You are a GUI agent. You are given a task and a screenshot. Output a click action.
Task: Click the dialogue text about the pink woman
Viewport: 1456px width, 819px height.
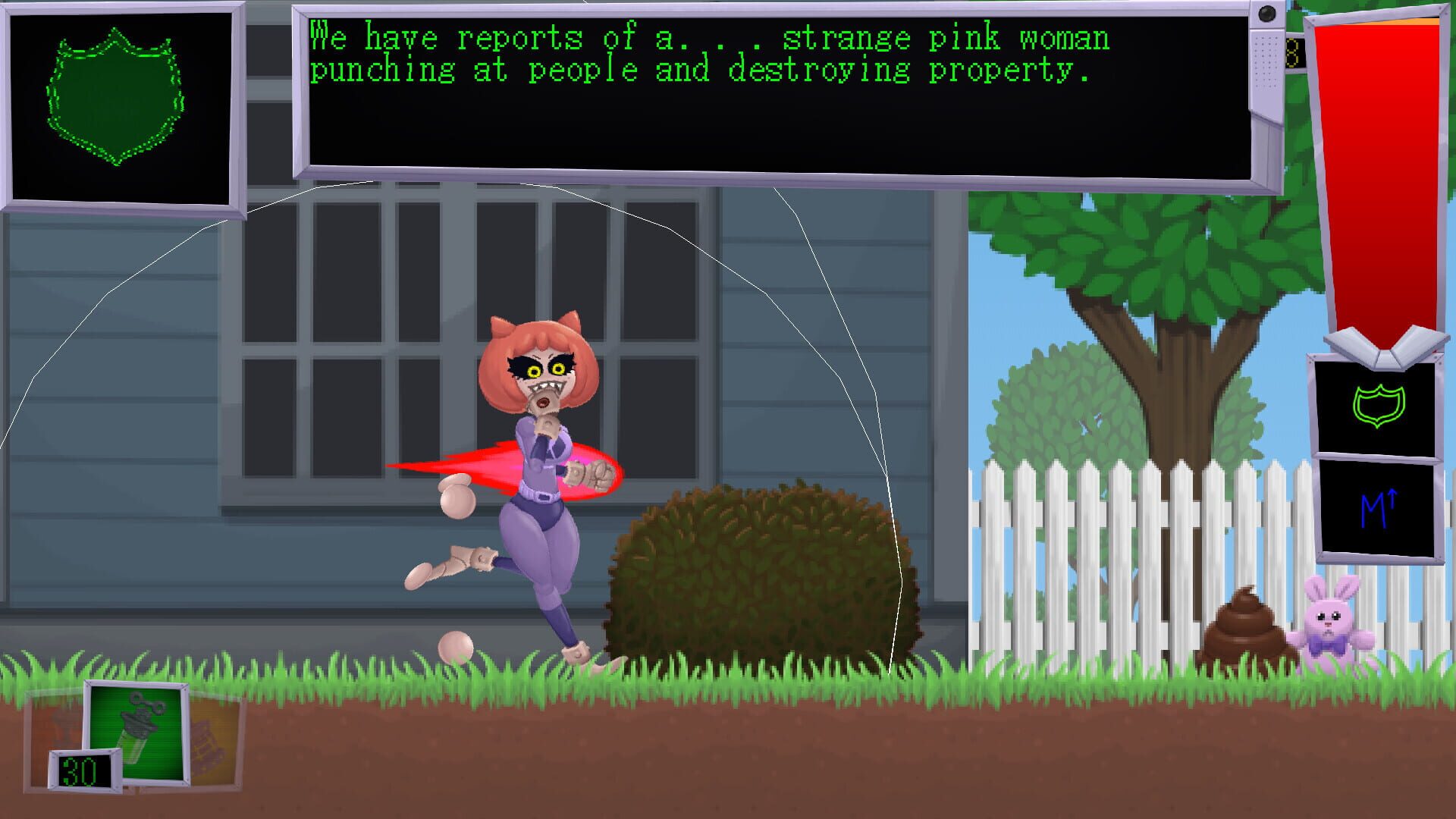(x=705, y=53)
